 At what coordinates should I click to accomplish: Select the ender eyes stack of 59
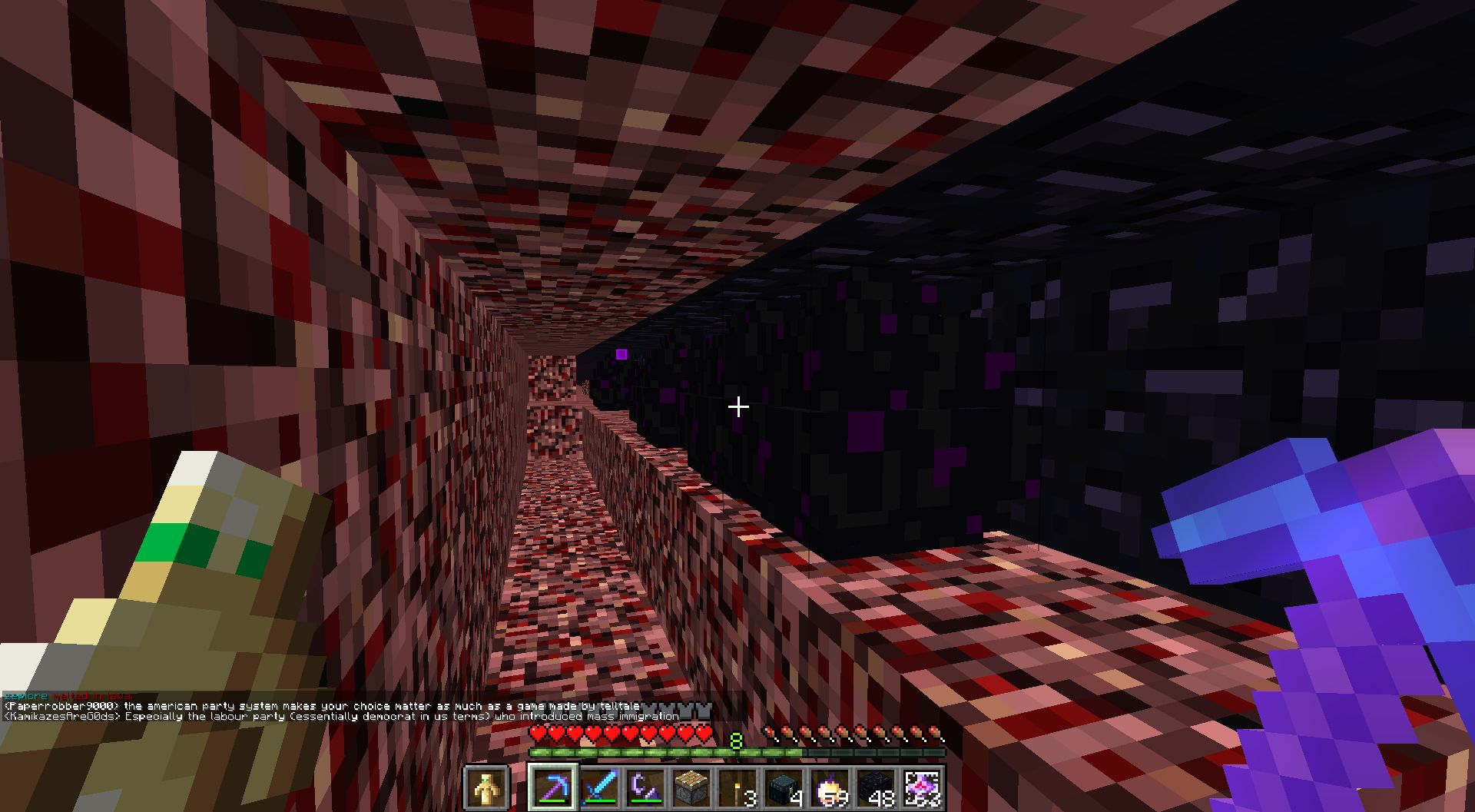click(x=828, y=785)
